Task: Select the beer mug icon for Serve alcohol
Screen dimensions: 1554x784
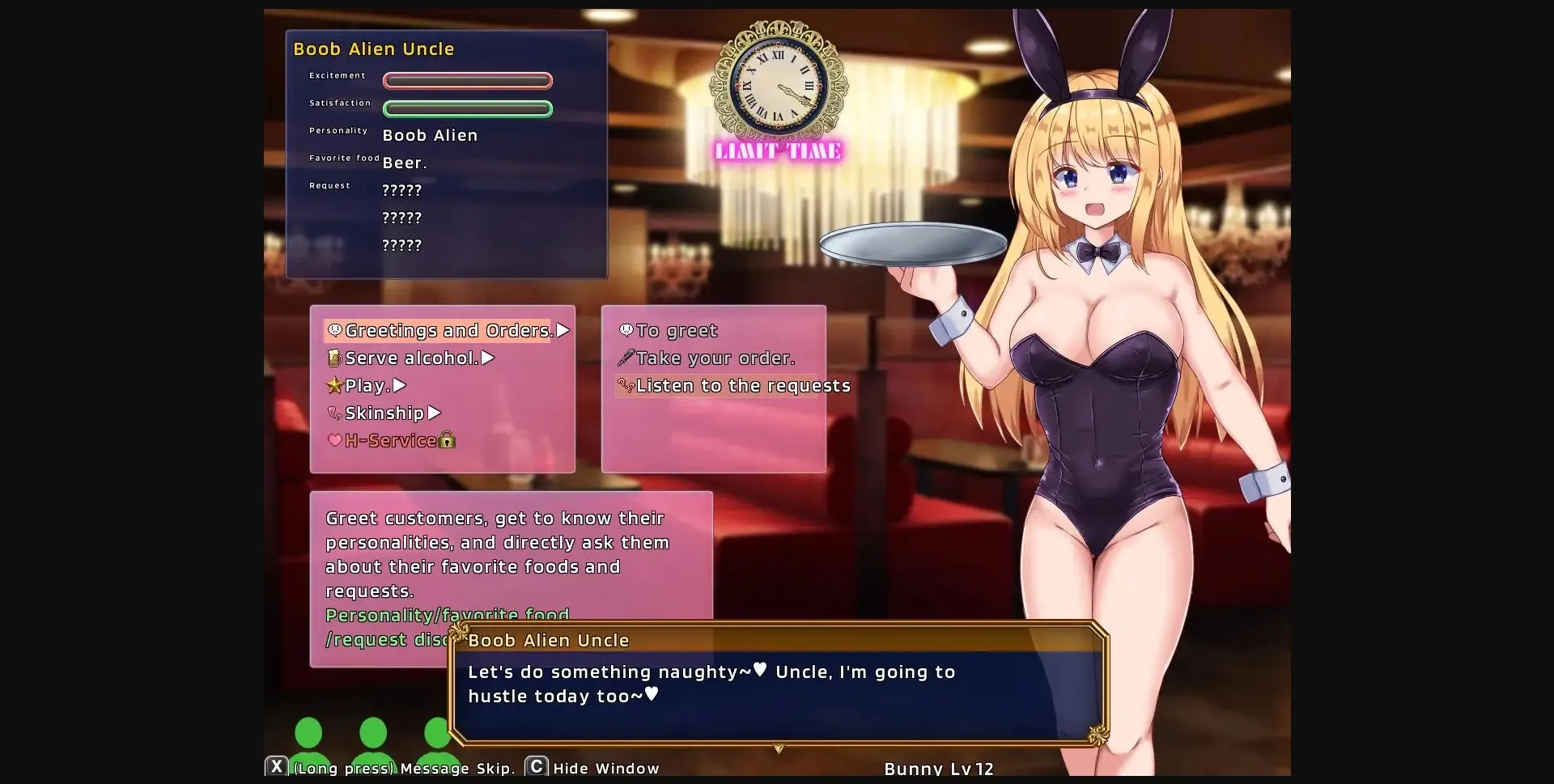Action: pos(334,358)
